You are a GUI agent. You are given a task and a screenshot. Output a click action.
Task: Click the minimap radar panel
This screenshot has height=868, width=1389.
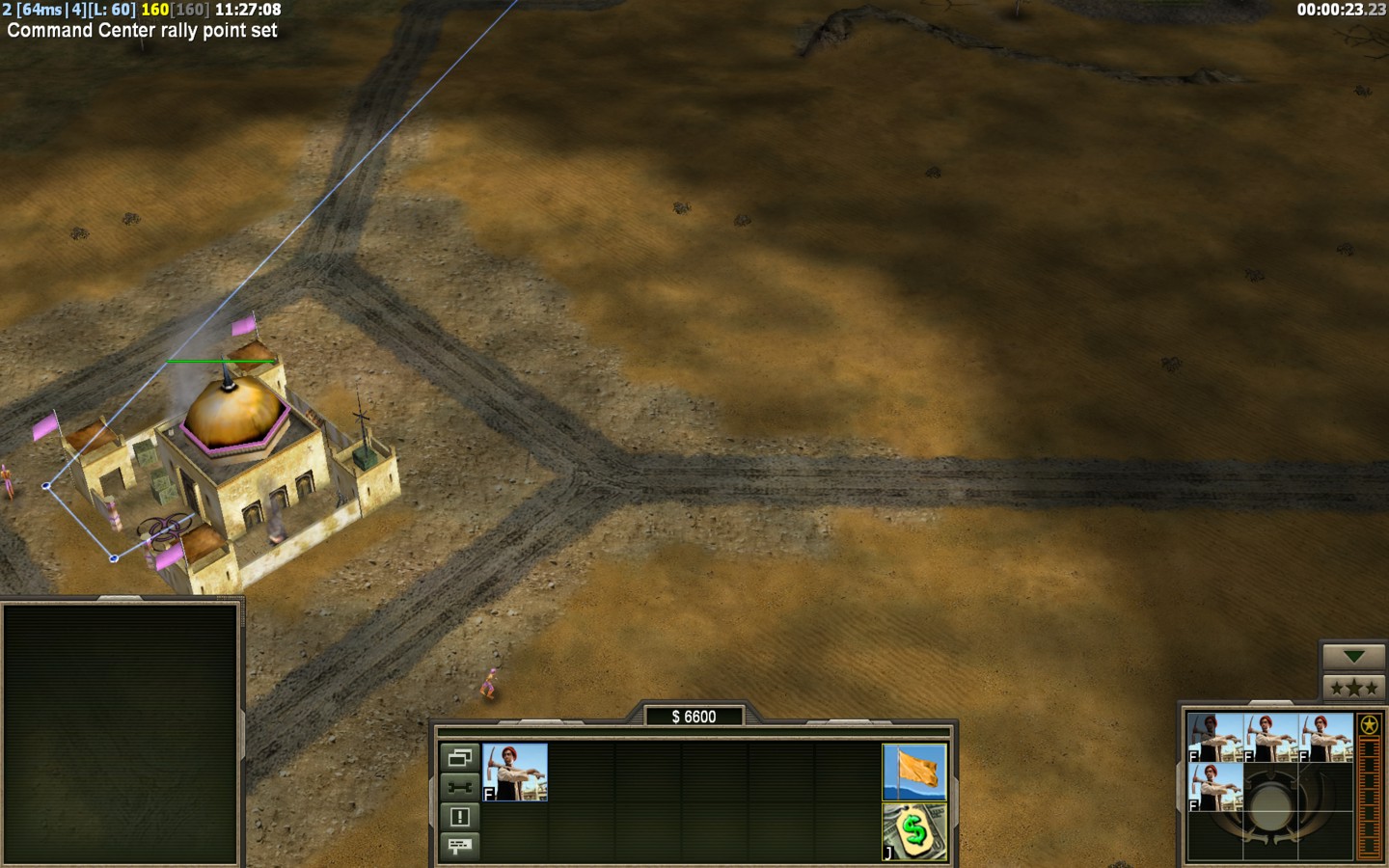point(121,733)
